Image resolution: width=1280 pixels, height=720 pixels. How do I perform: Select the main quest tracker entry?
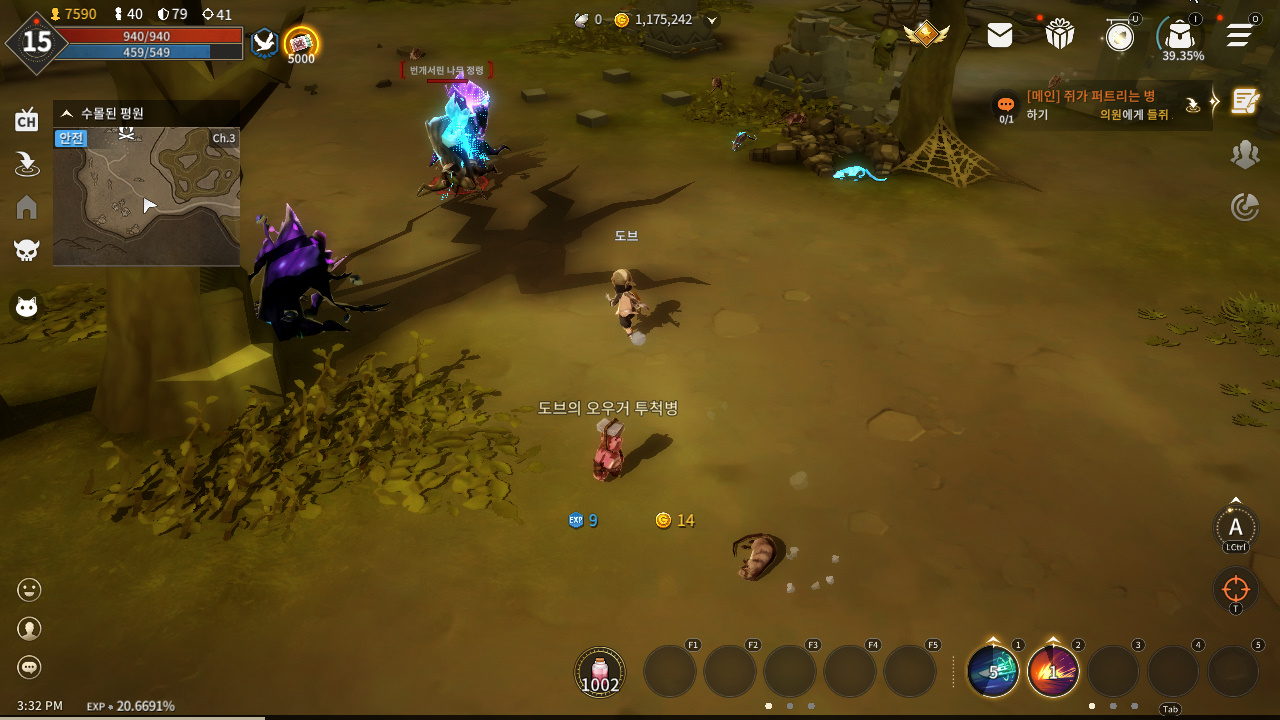(1100, 105)
